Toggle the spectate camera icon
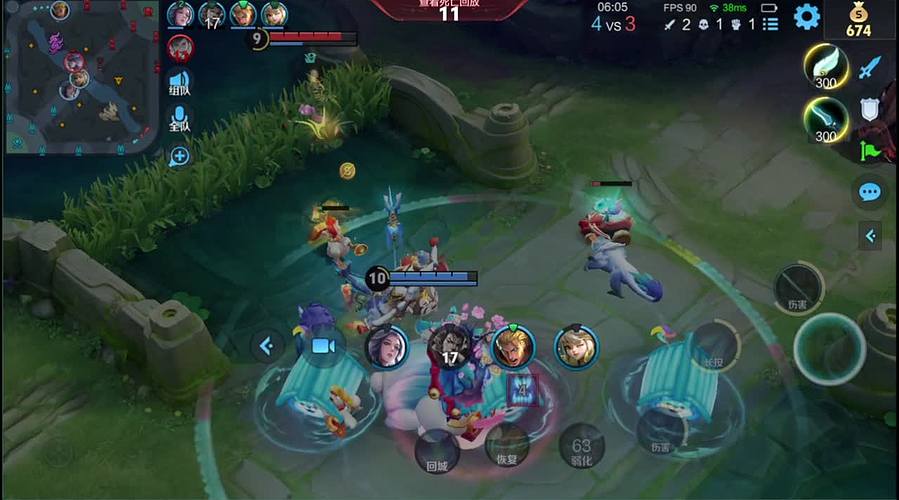The image size is (899, 500). (x=321, y=346)
